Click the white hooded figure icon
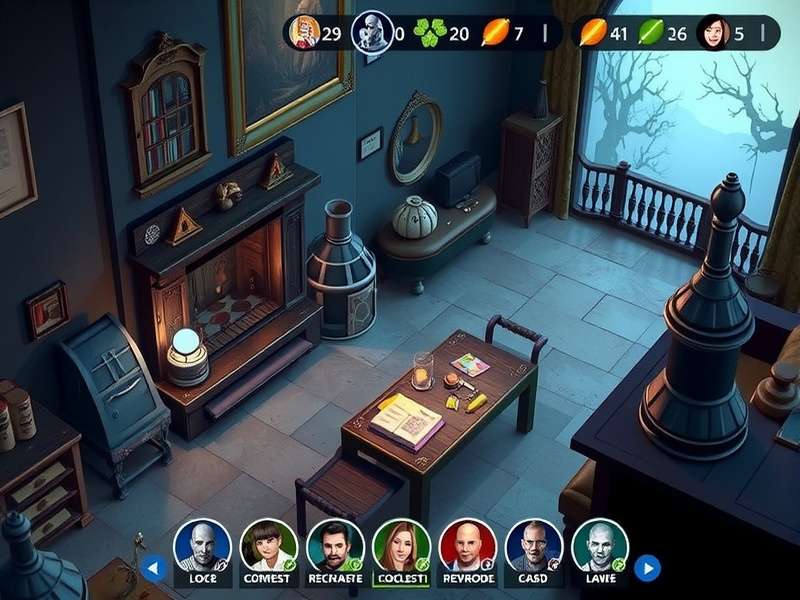The image size is (800, 600). tap(370, 32)
